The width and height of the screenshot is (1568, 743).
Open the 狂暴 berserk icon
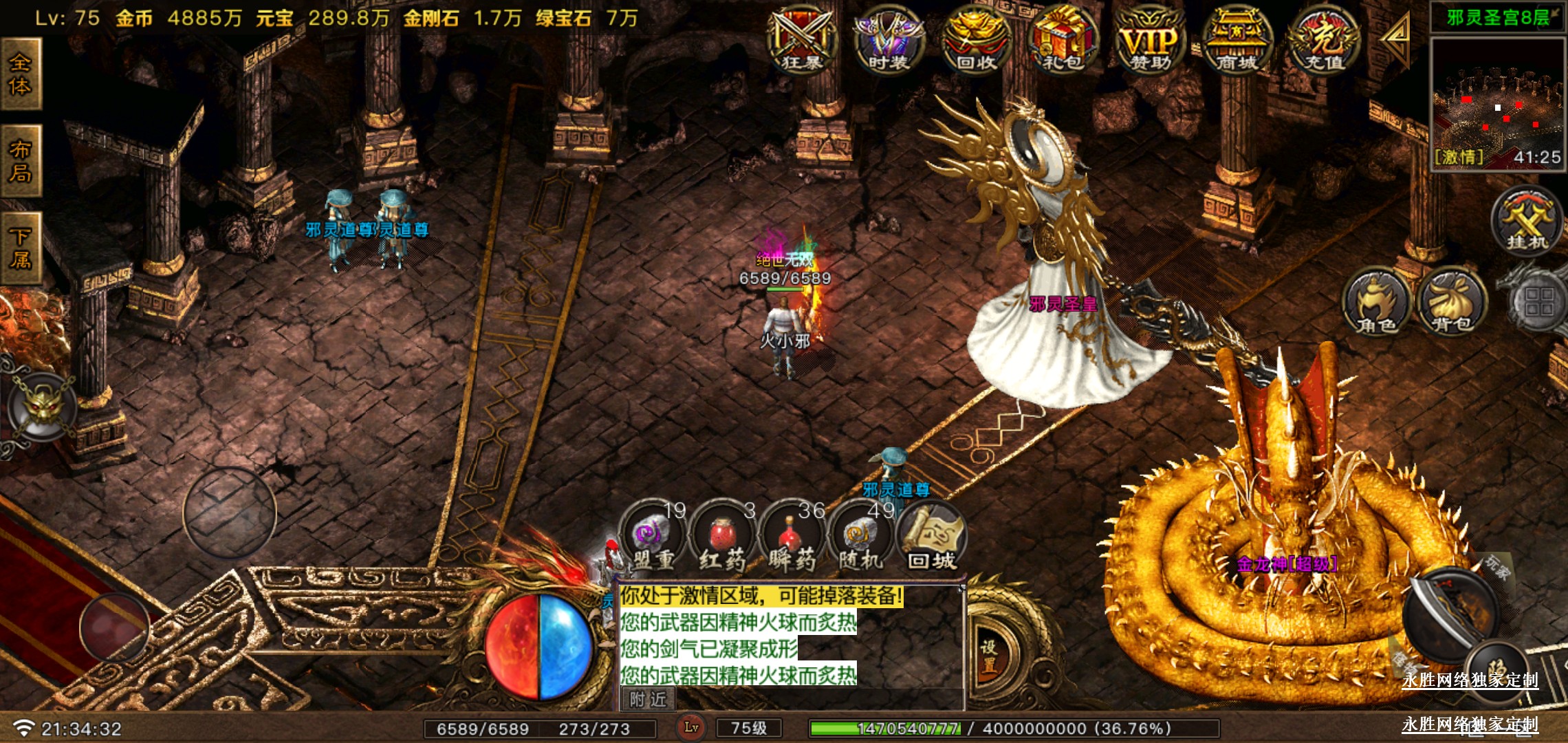pos(803,40)
